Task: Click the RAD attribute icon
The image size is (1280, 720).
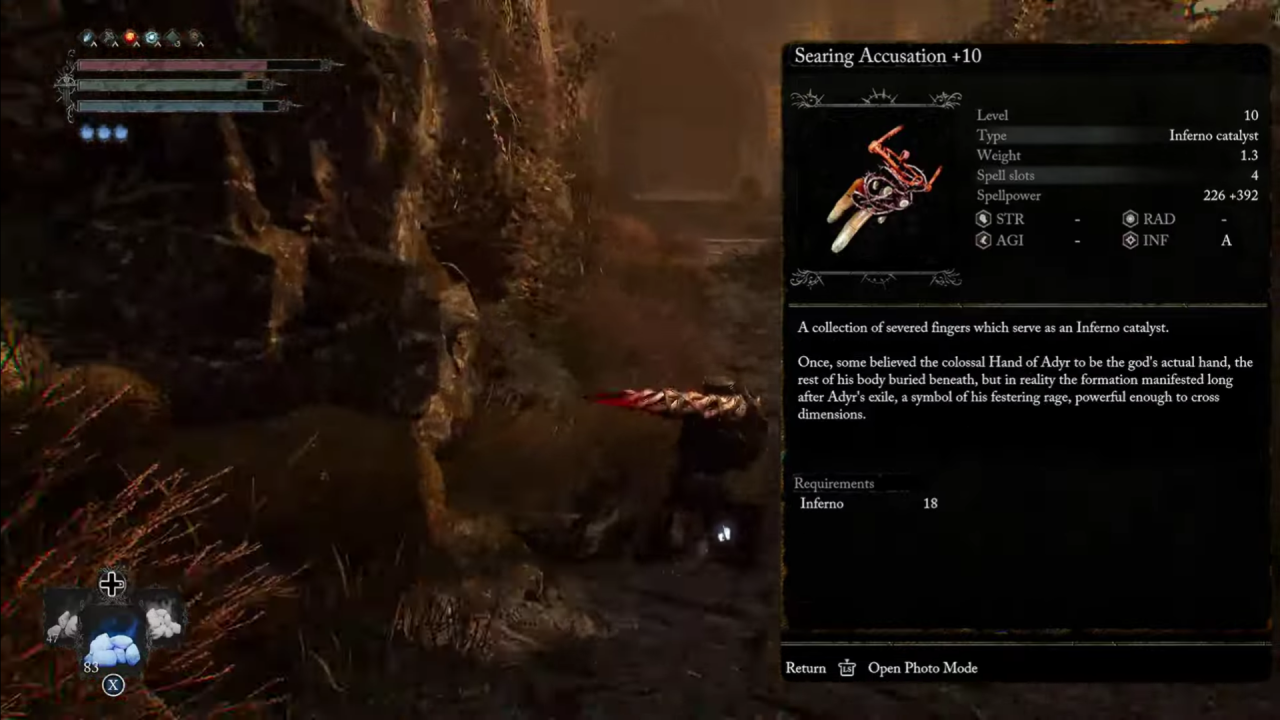Action: (x=1131, y=219)
